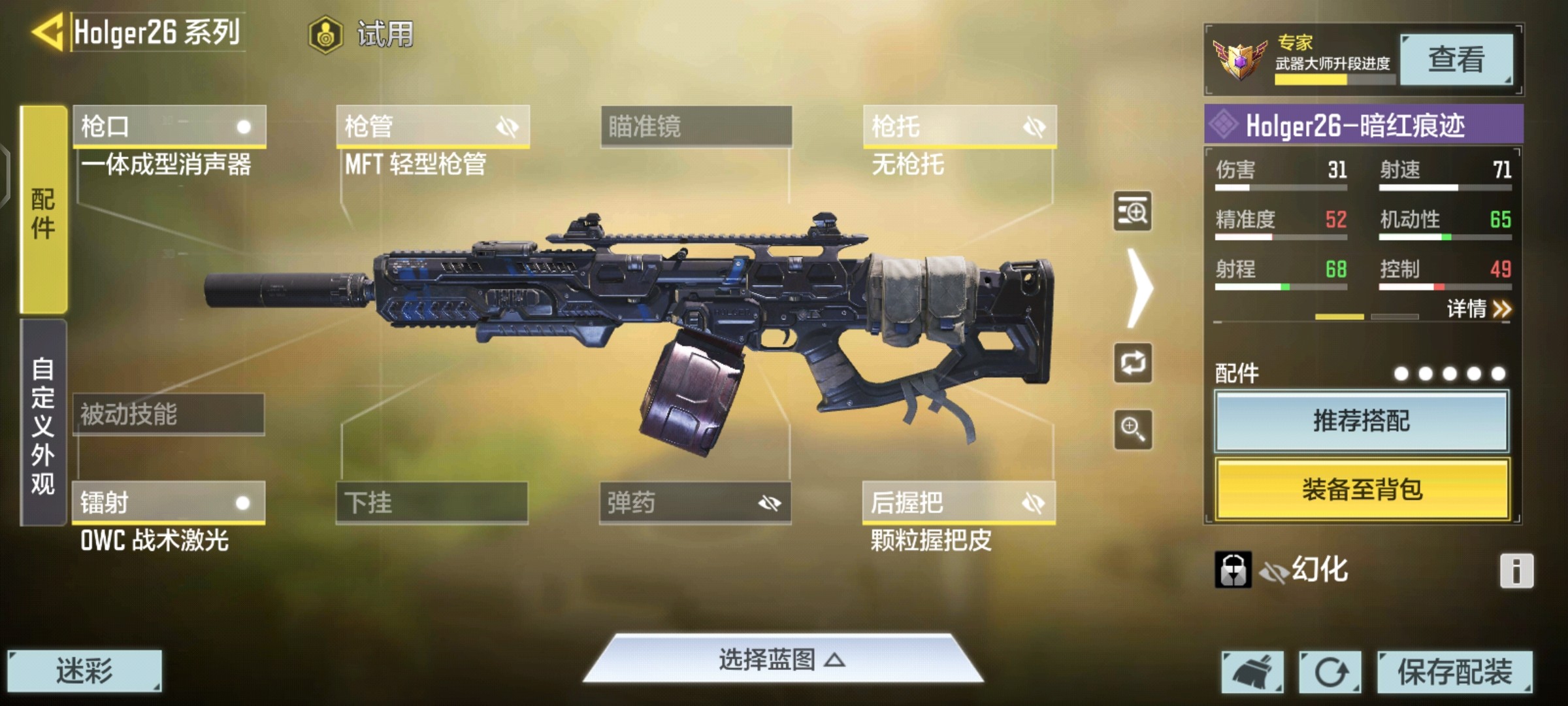Open the 镭射 laser attachment slot

click(169, 503)
